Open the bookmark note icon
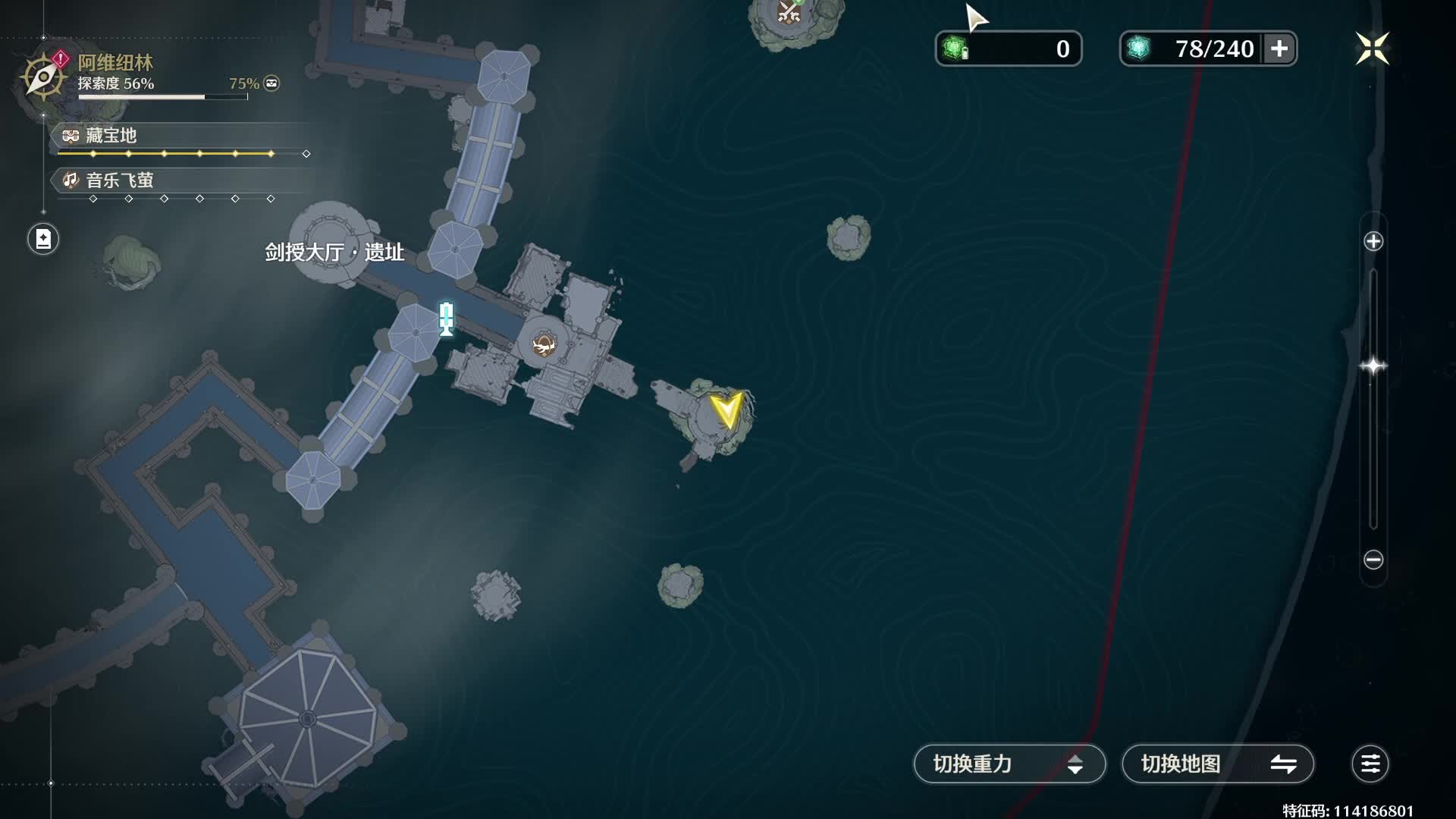Screen dimensions: 1456x819 click(43, 240)
